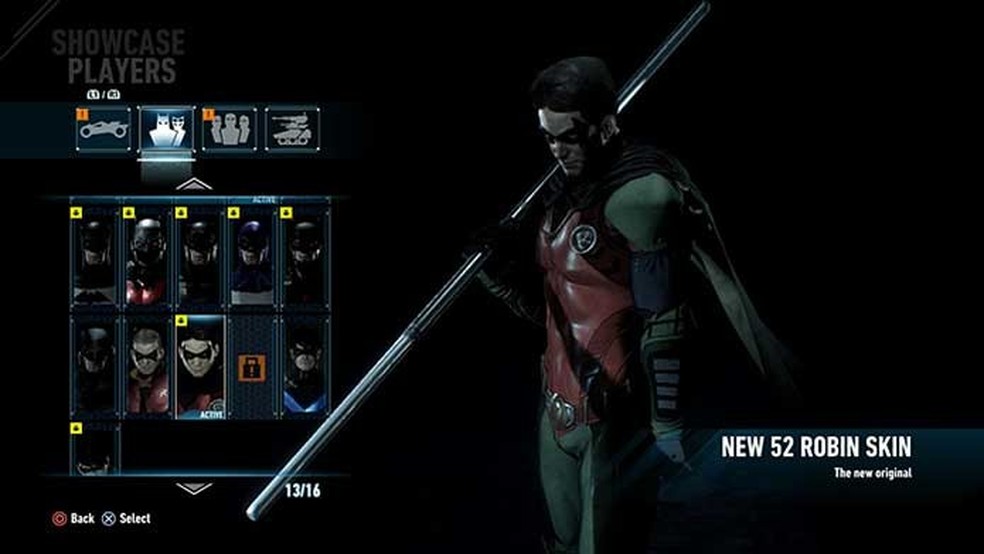Choose the blue Nightwing skin tile
The image size is (984, 554).
(303, 366)
